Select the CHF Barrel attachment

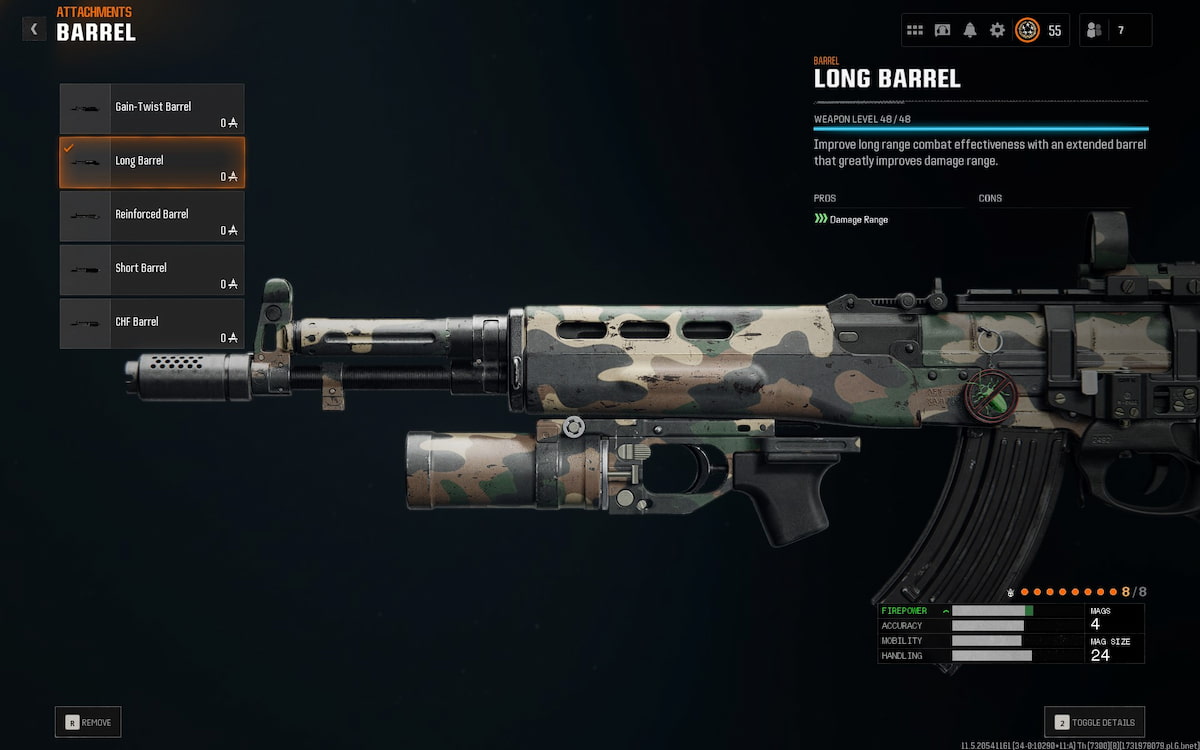pos(152,323)
